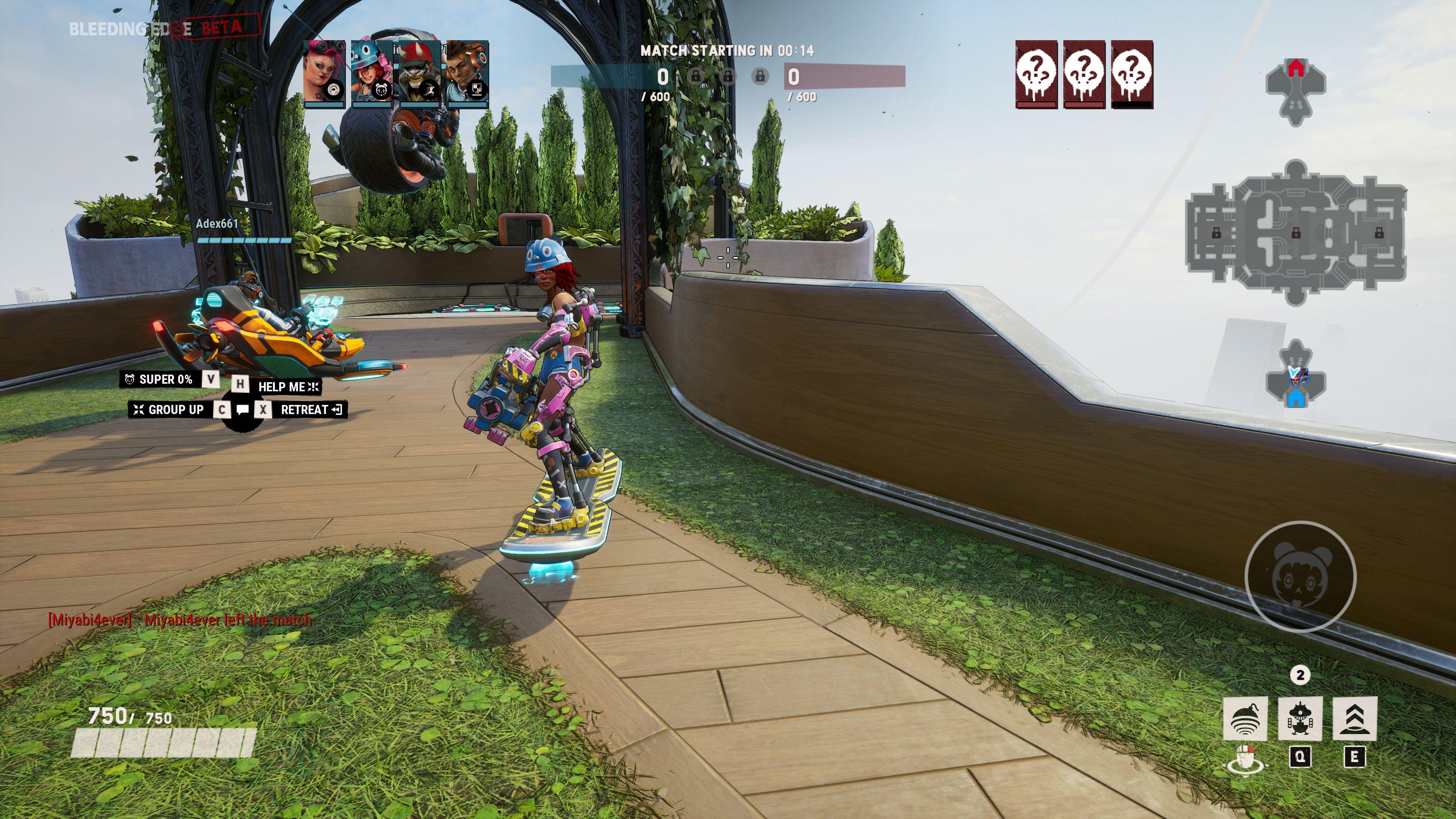Activate the robot turret ability icon
The width and height of the screenshot is (1456, 819).
pyautogui.click(x=1299, y=718)
